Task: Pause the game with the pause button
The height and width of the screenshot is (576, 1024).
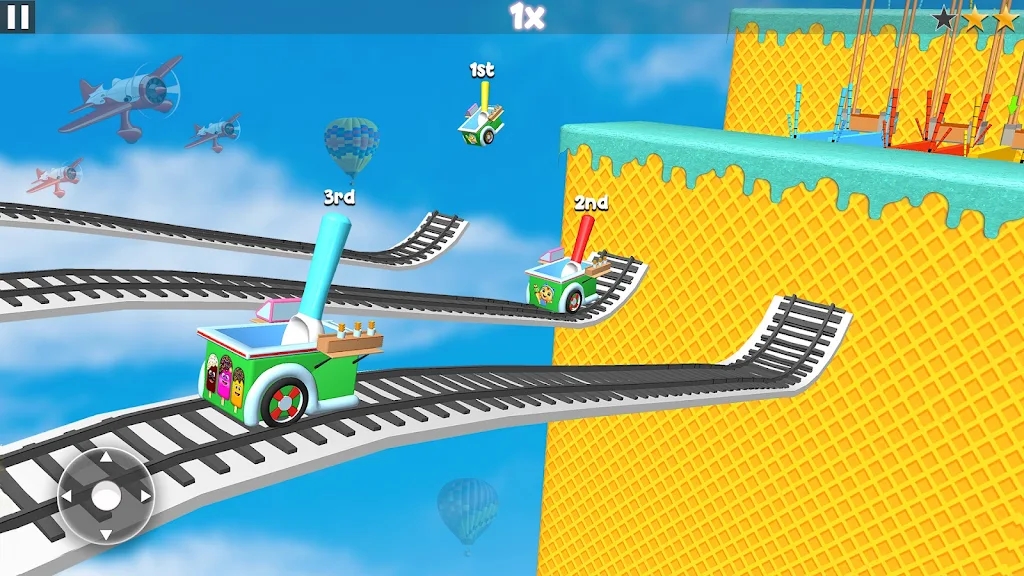Action: tap(17, 16)
